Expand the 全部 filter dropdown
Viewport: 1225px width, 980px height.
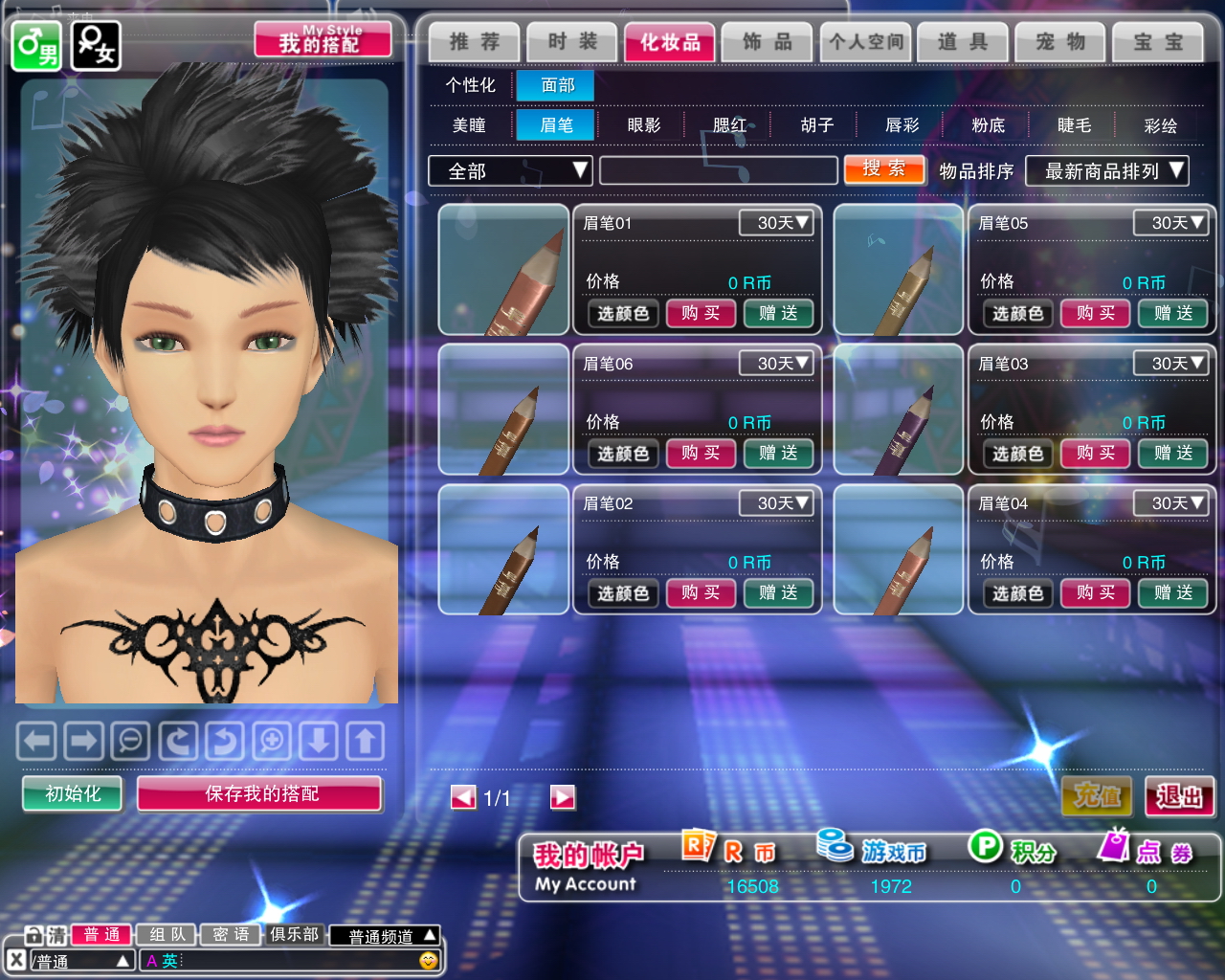(509, 171)
